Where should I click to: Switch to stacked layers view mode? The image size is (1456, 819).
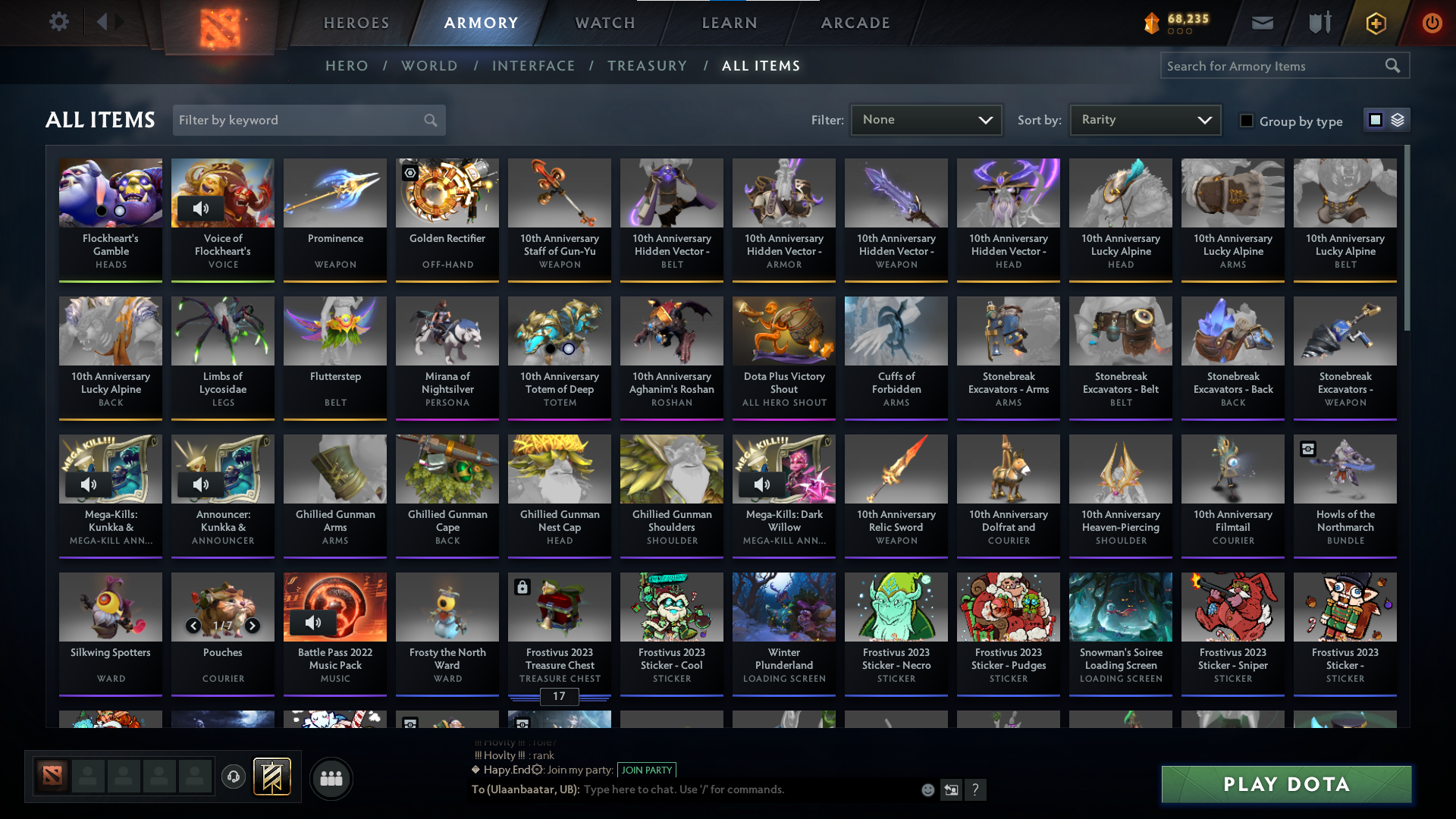tap(1399, 120)
